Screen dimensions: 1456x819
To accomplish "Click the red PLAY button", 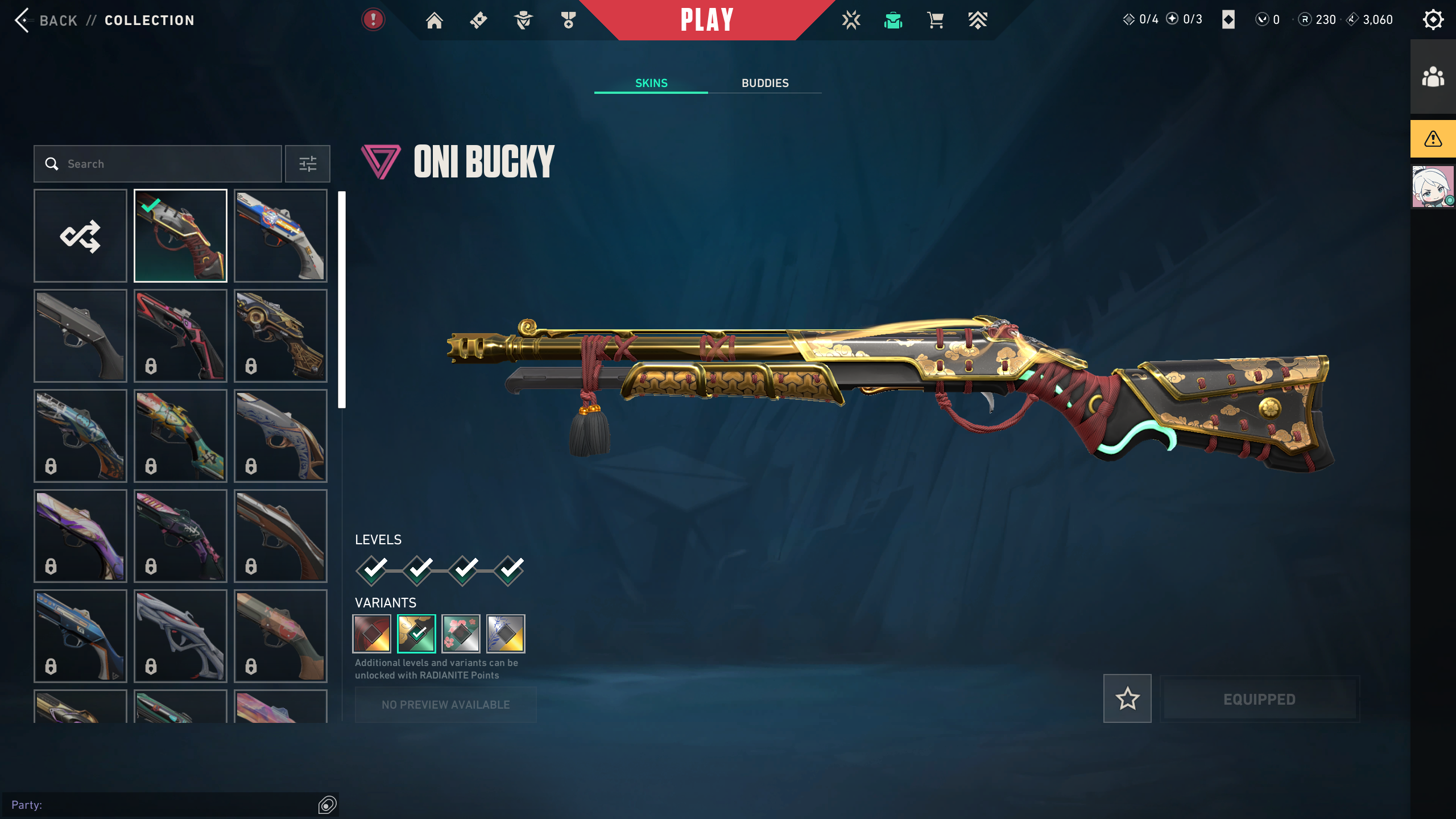I will click(x=707, y=20).
